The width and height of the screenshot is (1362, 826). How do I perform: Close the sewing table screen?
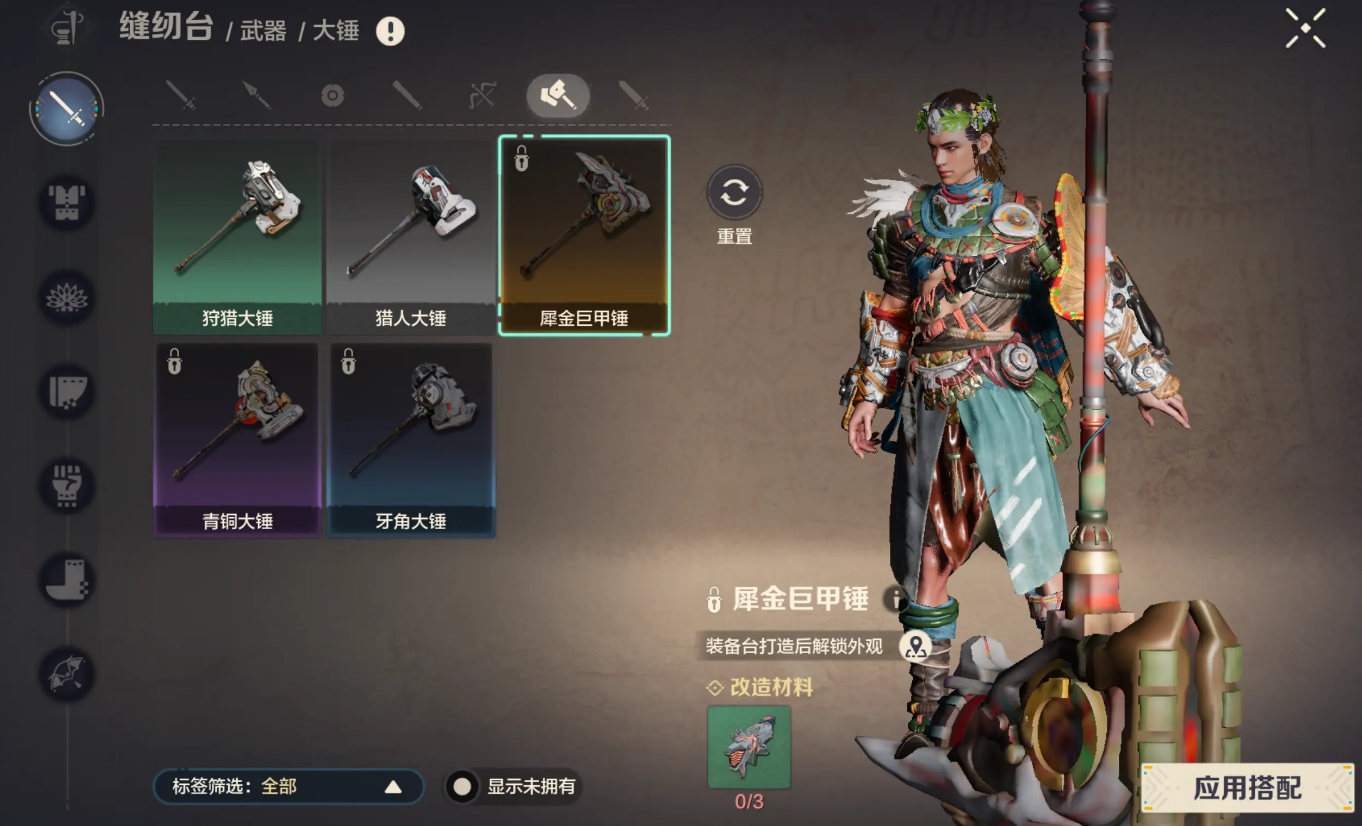coord(1305,28)
